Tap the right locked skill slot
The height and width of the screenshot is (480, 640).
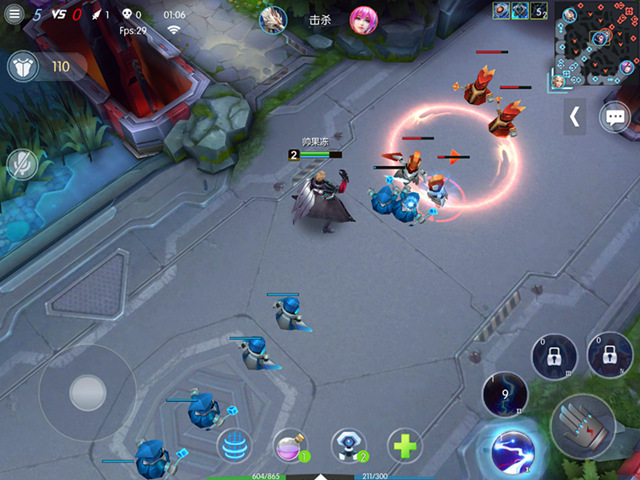pyautogui.click(x=608, y=354)
